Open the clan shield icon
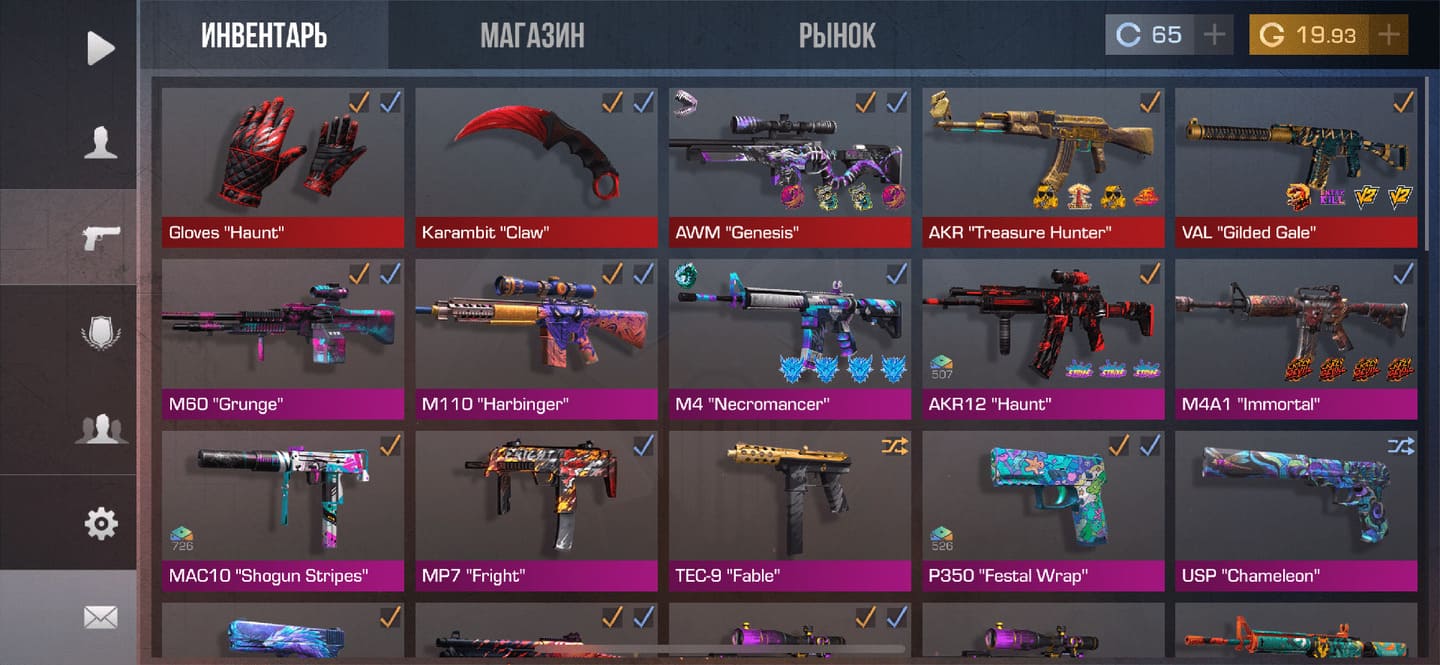This screenshot has height=665, width=1440. (x=100, y=333)
